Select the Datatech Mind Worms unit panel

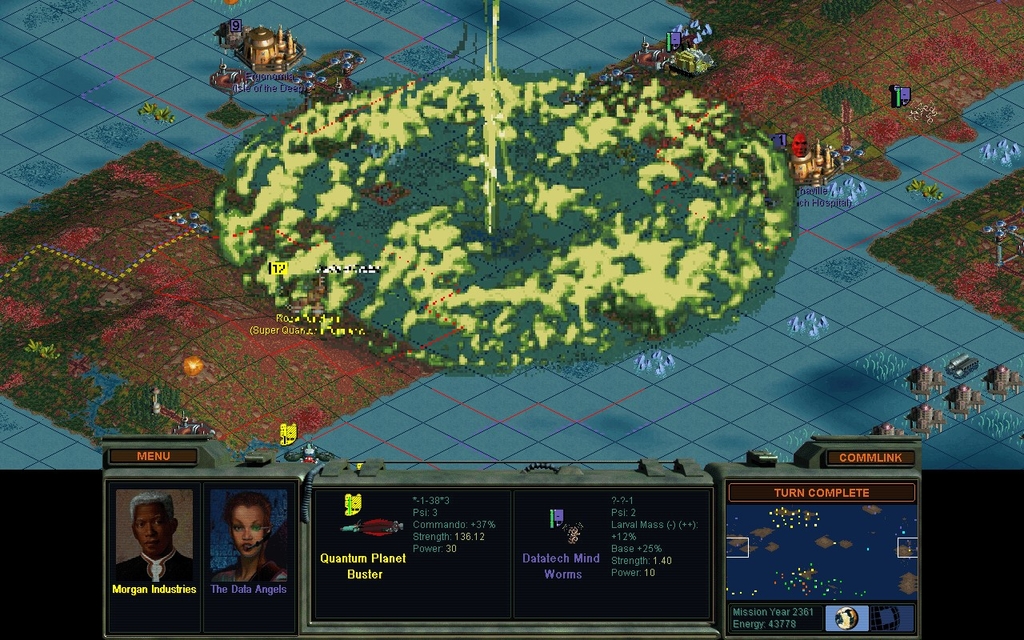point(611,554)
